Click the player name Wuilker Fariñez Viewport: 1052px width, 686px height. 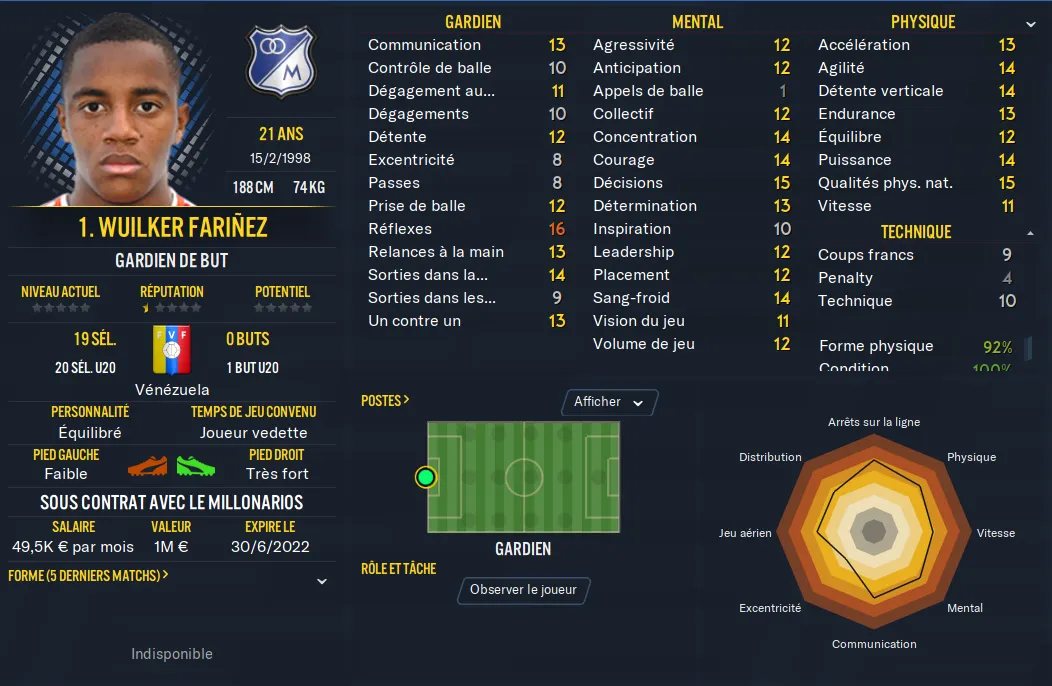tap(172, 227)
